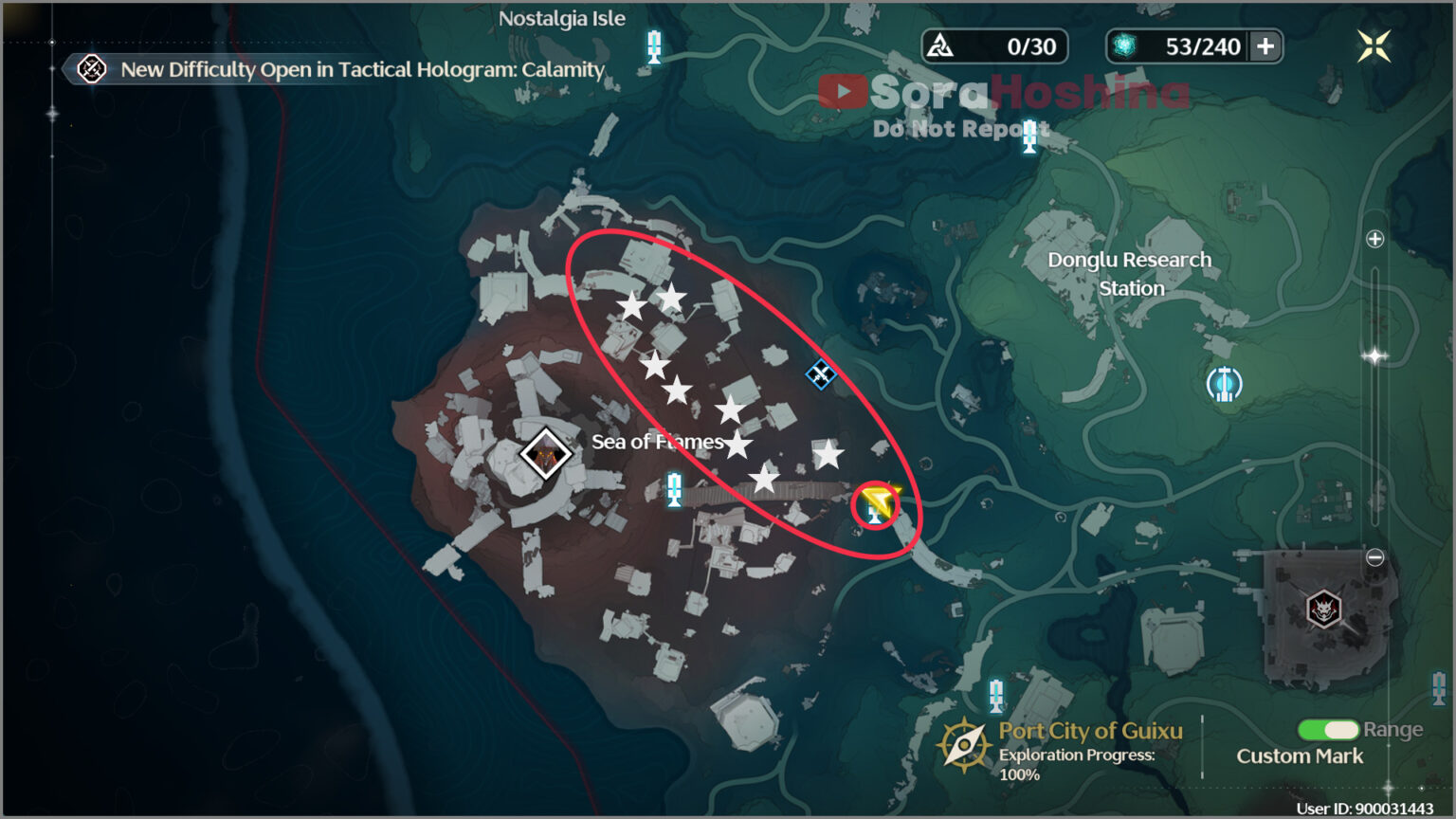Select the triangle icon on the 0/30 counter

click(941, 45)
